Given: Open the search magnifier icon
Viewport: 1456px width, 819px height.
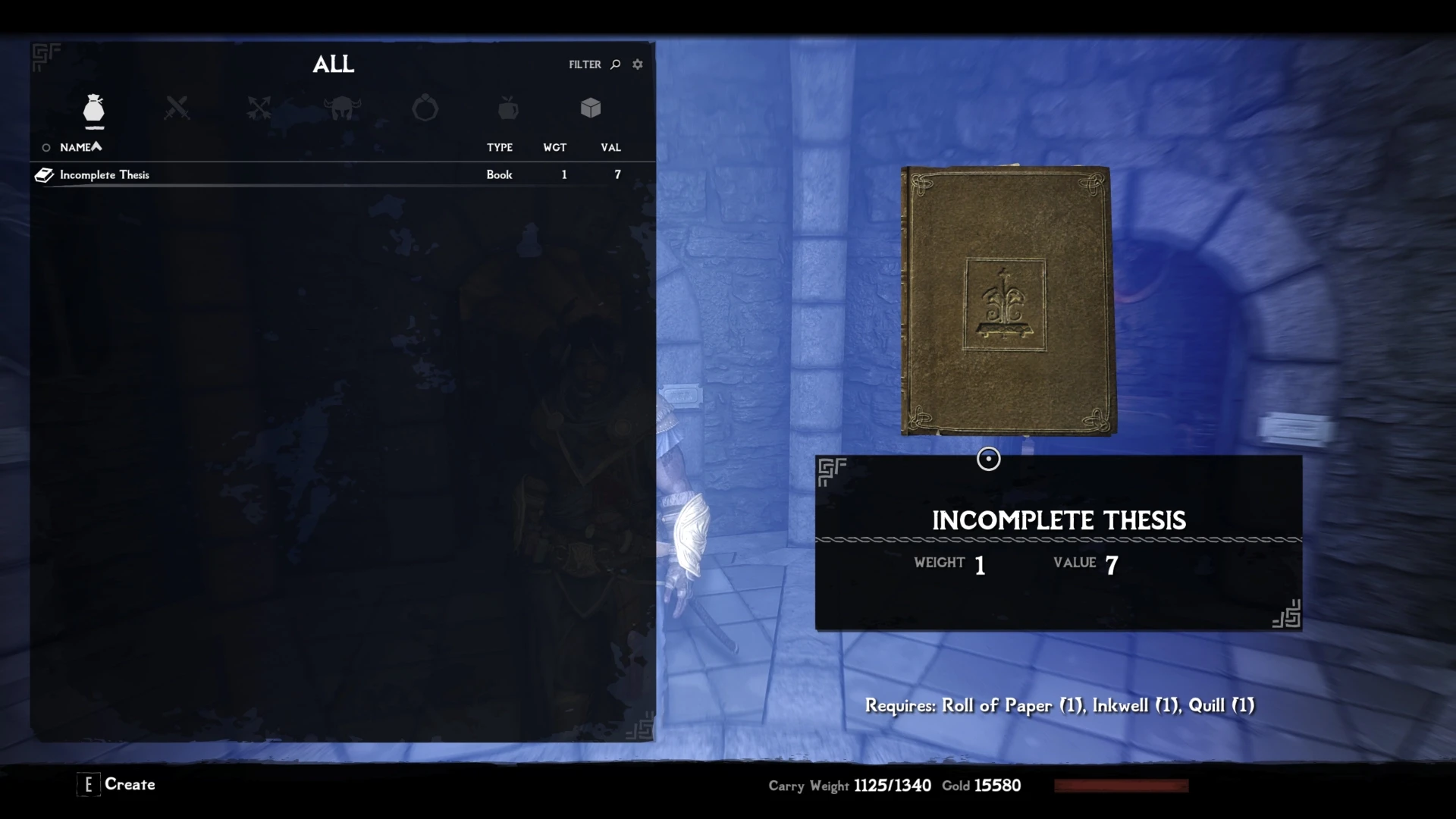Looking at the screenshot, I should coord(616,64).
